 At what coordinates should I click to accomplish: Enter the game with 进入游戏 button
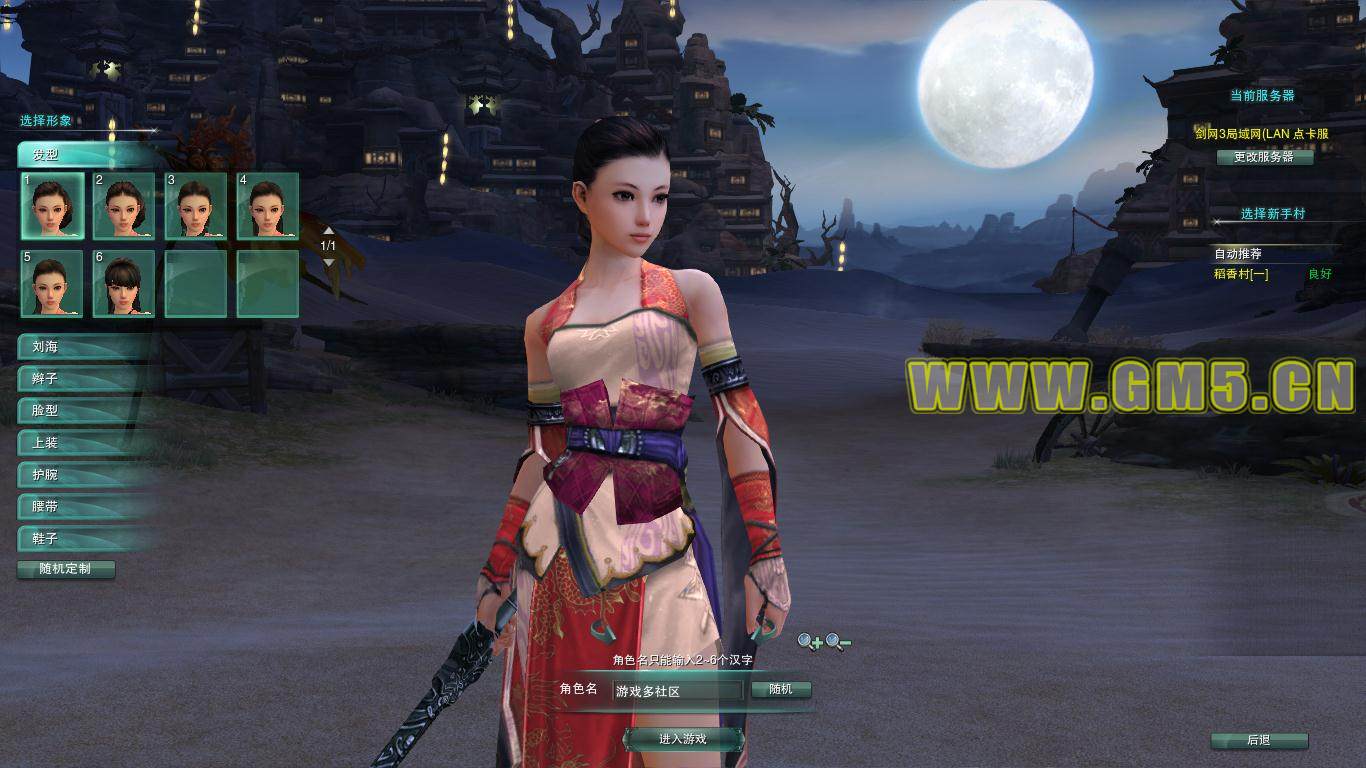(684, 739)
